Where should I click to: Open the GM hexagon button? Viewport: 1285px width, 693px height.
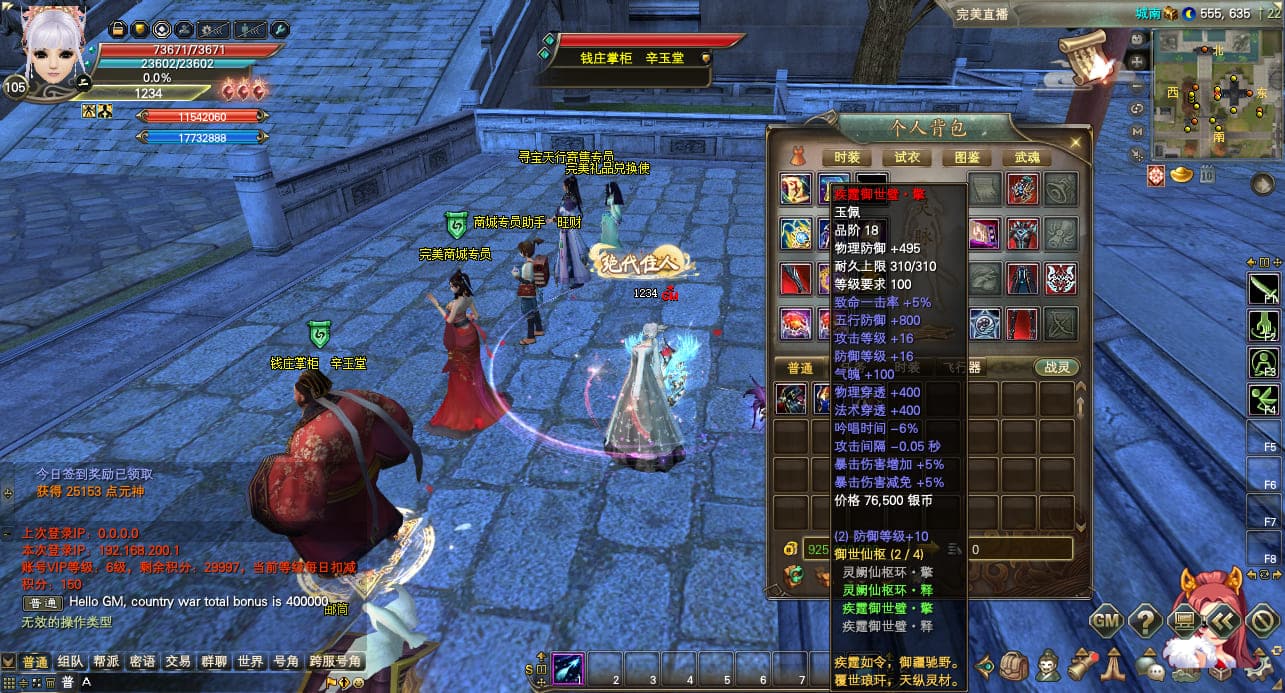tap(1106, 621)
